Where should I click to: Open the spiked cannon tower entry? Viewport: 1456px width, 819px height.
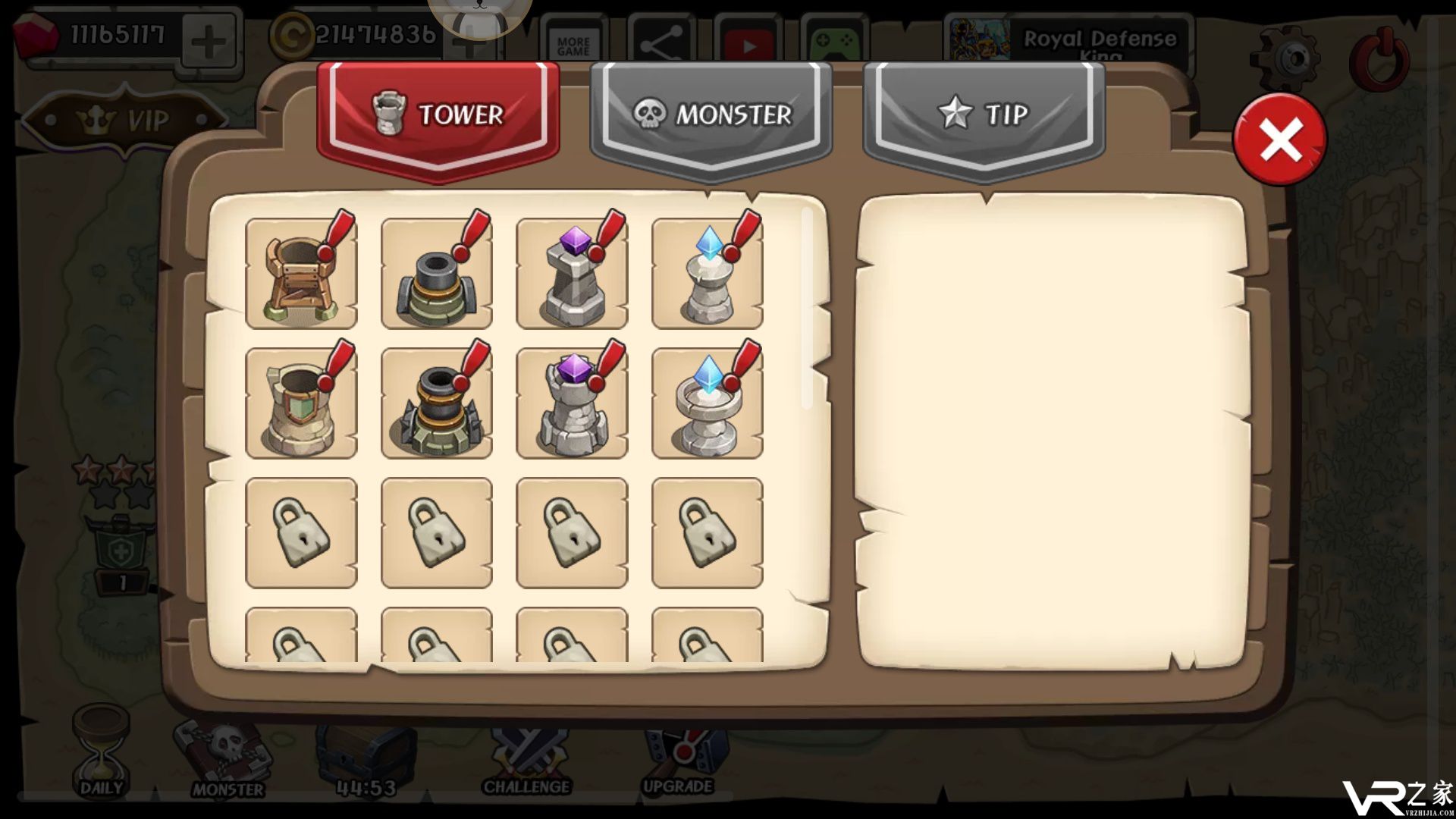click(x=436, y=403)
